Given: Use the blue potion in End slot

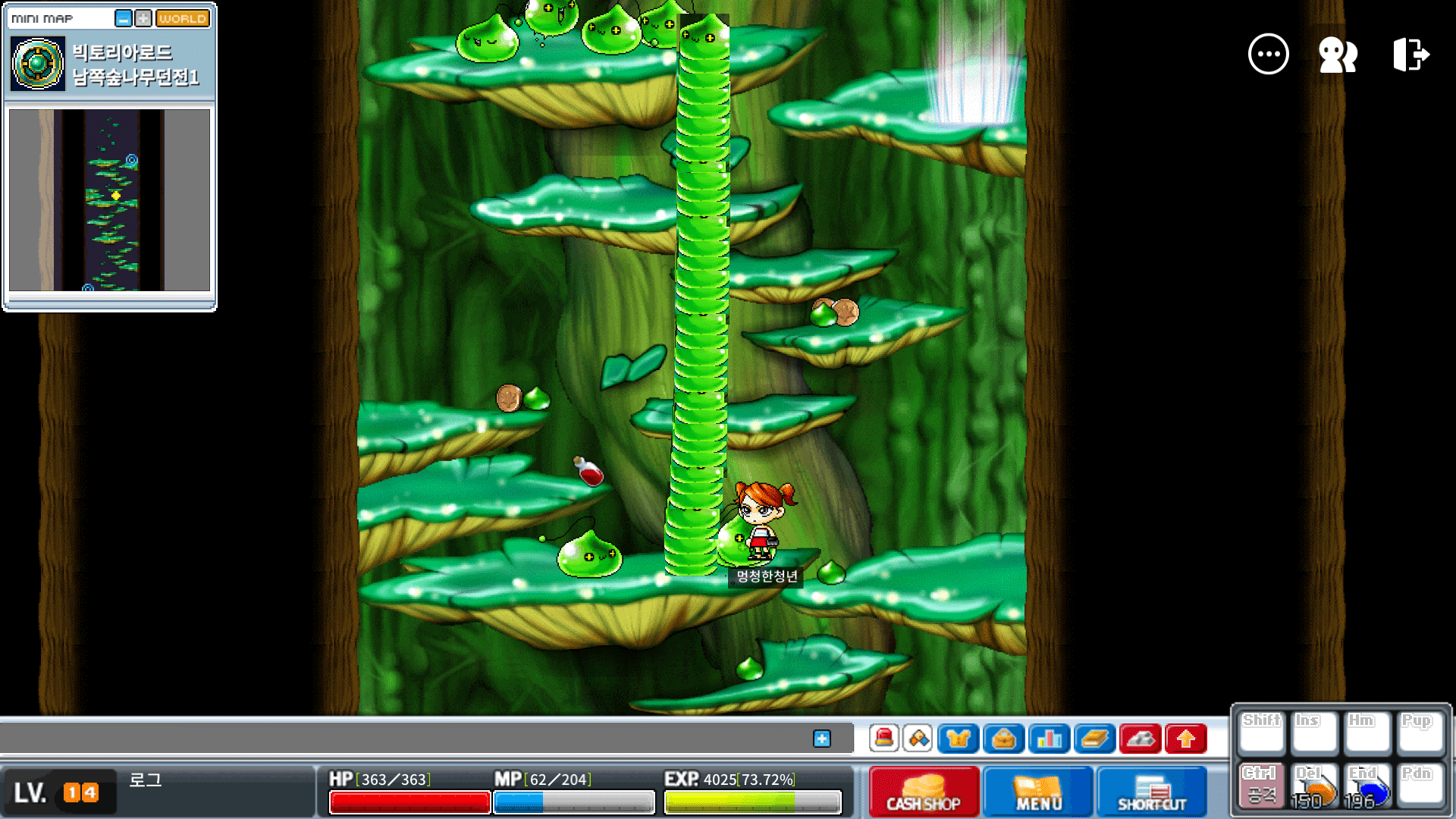Looking at the screenshot, I should pyautogui.click(x=1367, y=786).
